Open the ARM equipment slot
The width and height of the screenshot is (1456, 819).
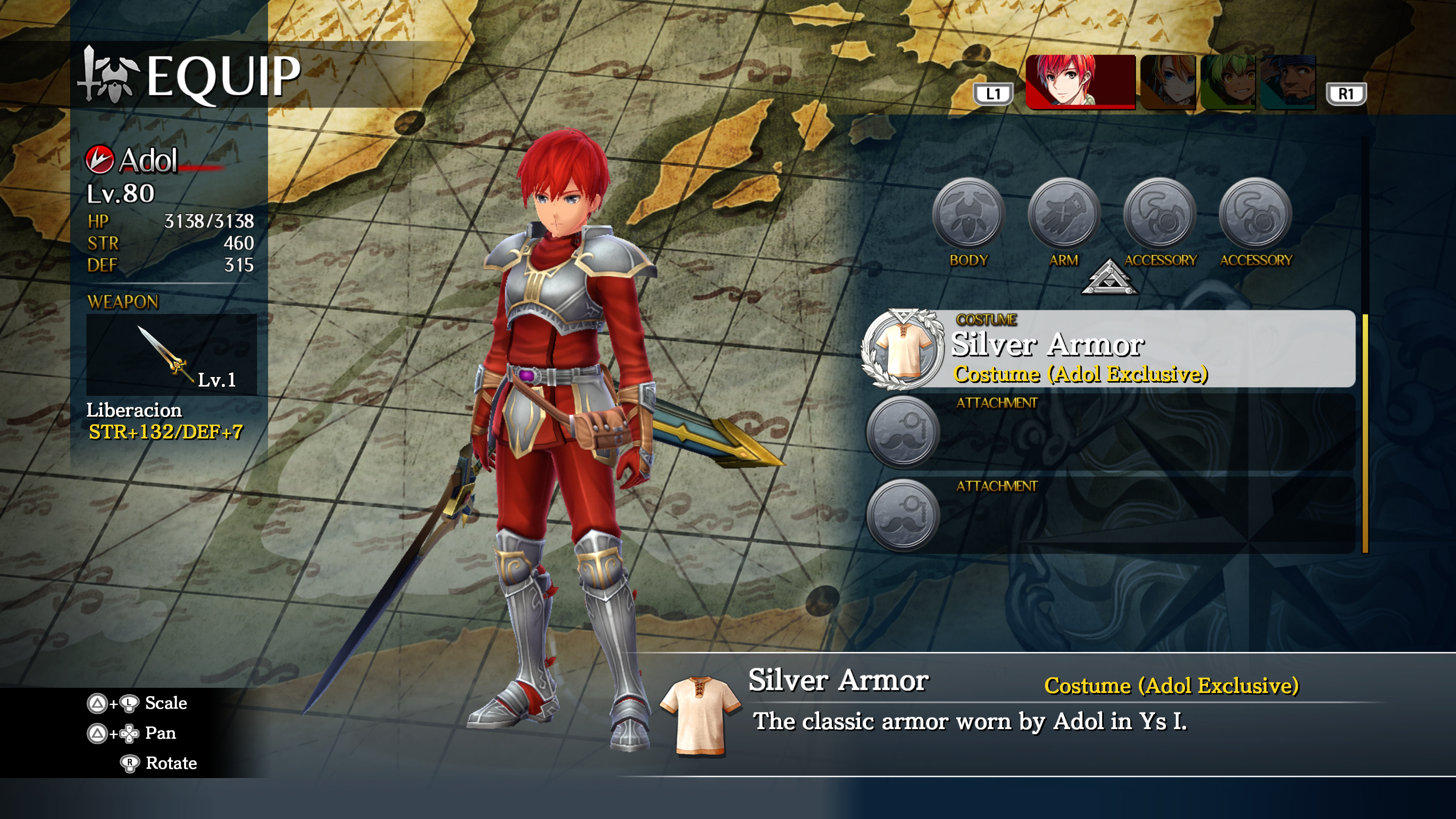1064,213
